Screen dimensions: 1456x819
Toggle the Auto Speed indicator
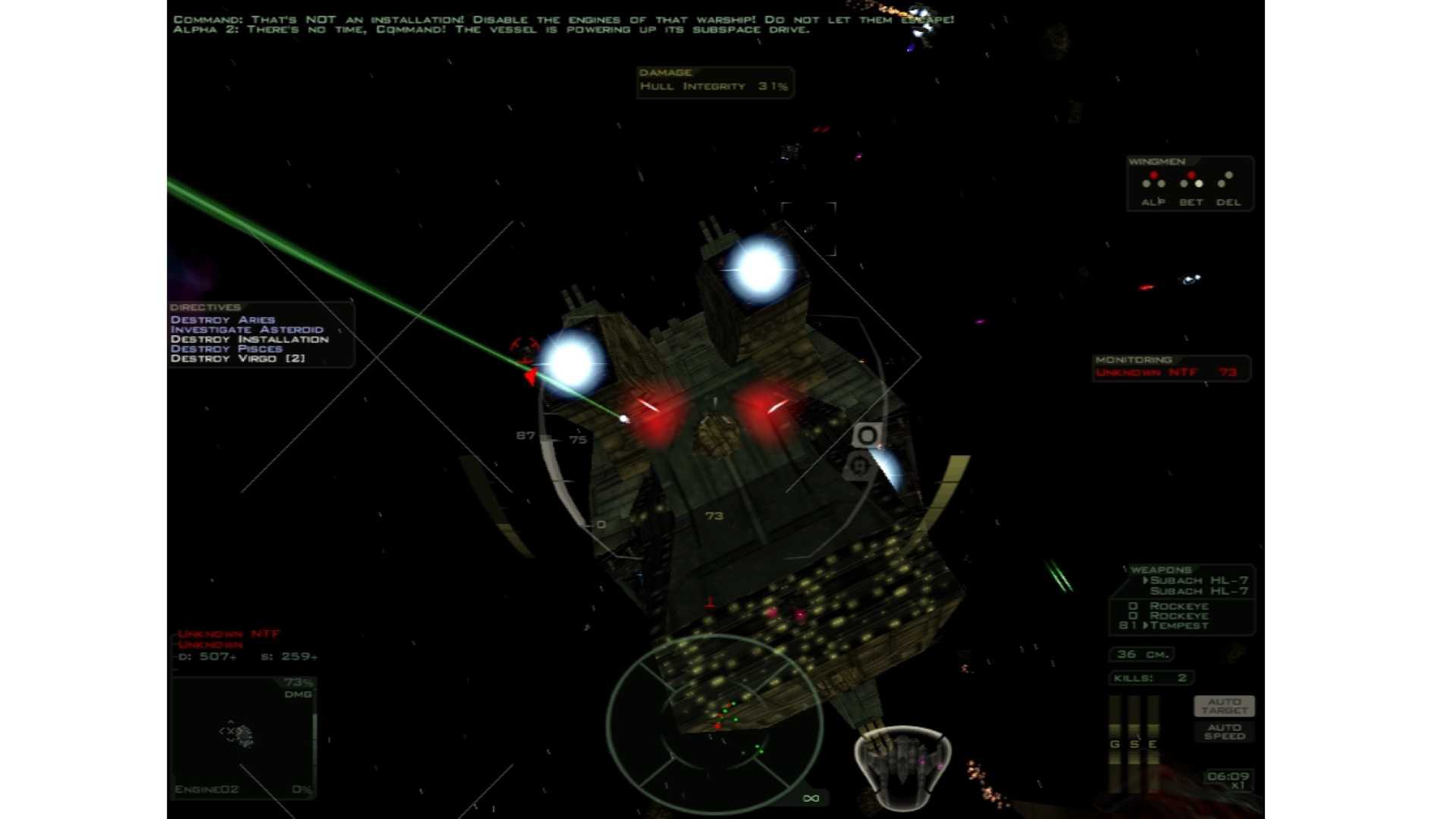click(1224, 732)
